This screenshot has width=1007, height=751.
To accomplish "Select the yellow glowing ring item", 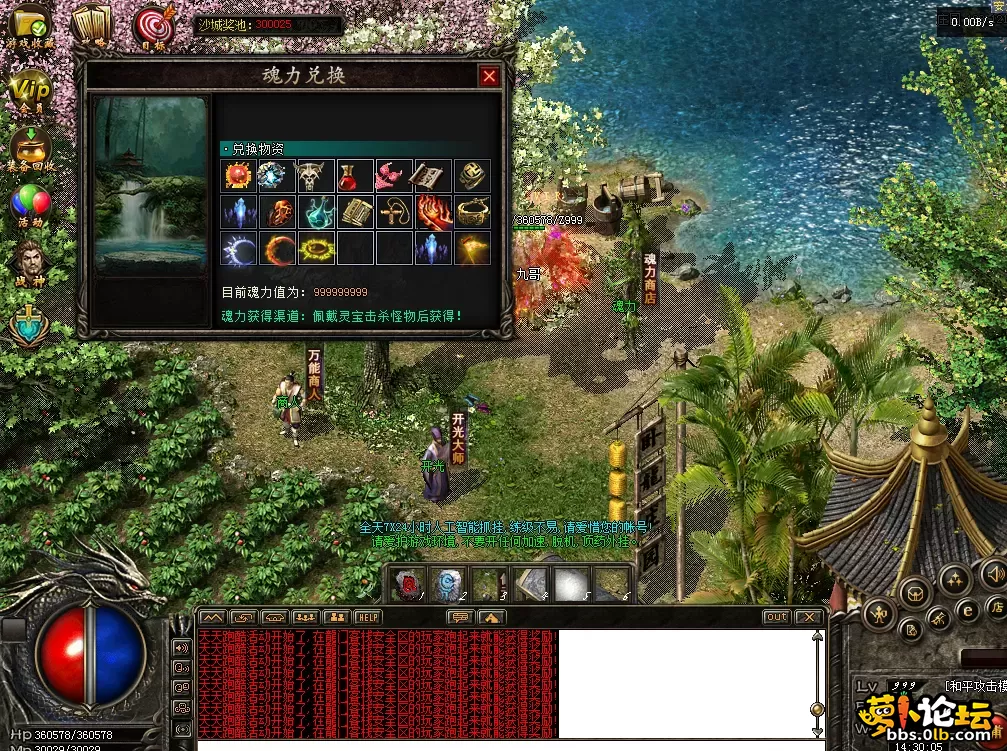I will (x=317, y=248).
